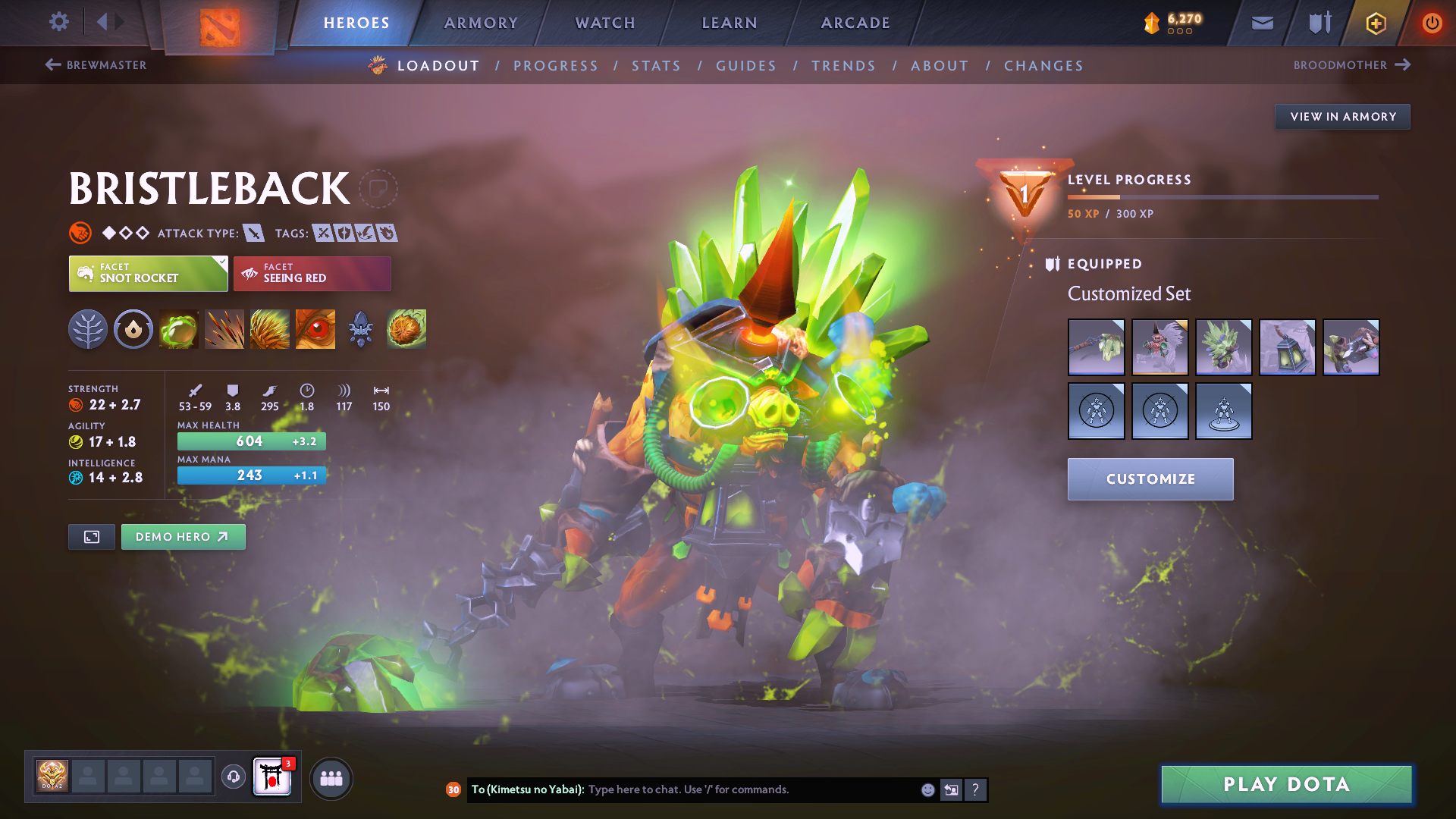The image size is (1456, 819).
Task: Open the talent tree branch icon
Action: [x=88, y=329]
